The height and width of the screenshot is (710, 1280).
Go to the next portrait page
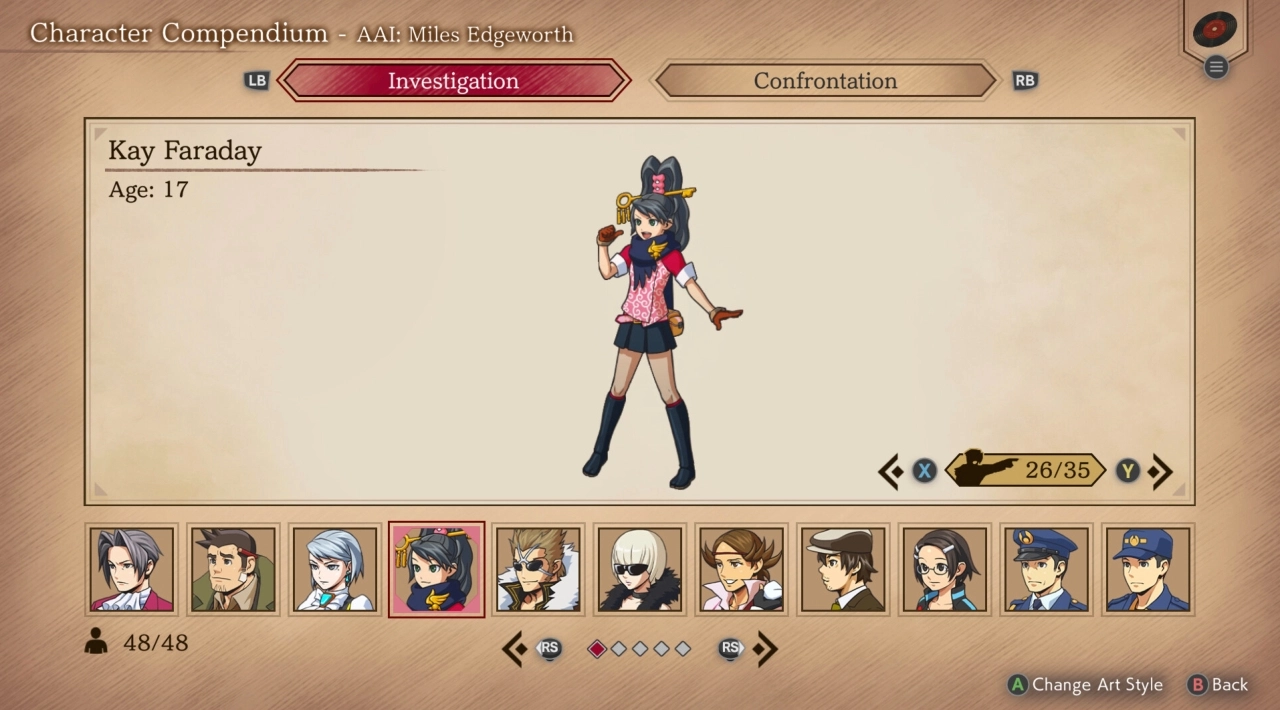[765, 649]
